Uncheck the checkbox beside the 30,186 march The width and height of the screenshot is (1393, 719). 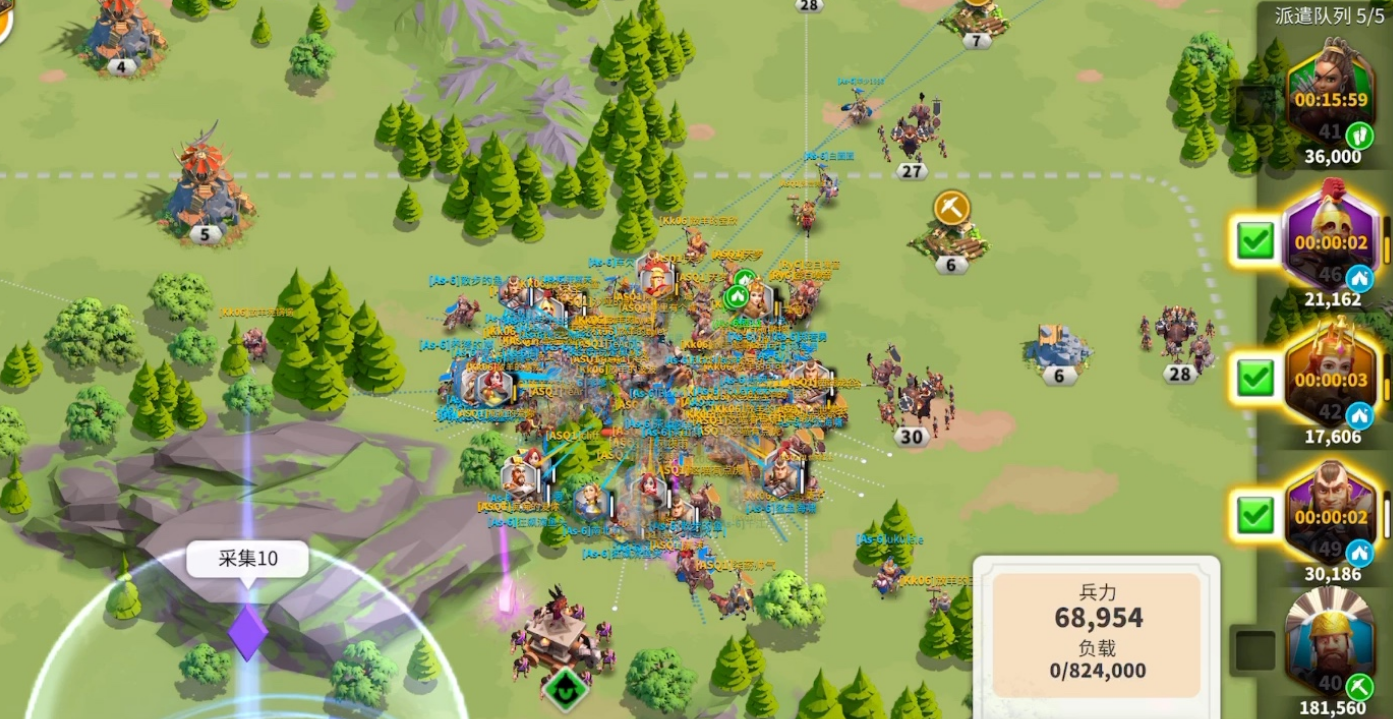[1255, 516]
